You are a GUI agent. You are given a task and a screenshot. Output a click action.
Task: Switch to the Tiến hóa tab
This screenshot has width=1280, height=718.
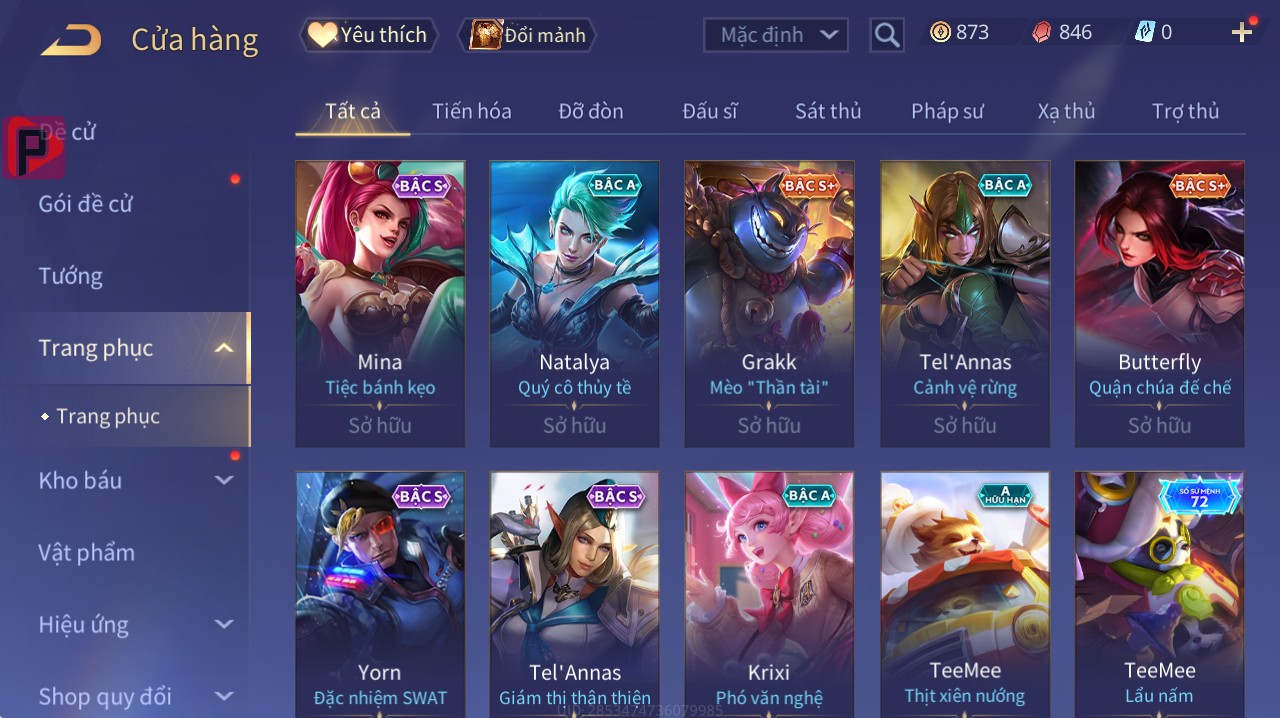[471, 111]
